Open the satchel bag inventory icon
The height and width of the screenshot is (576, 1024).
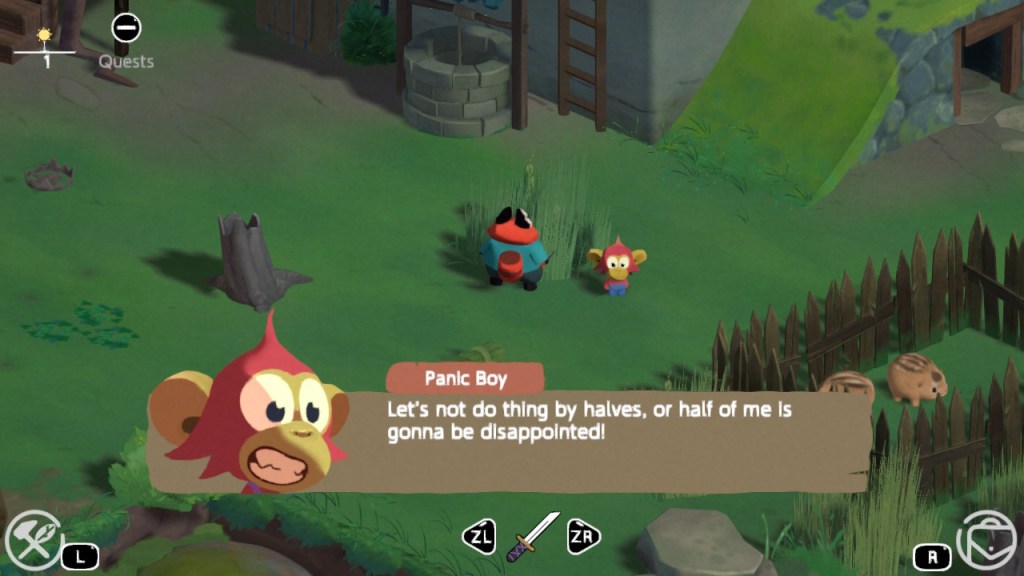(985, 541)
